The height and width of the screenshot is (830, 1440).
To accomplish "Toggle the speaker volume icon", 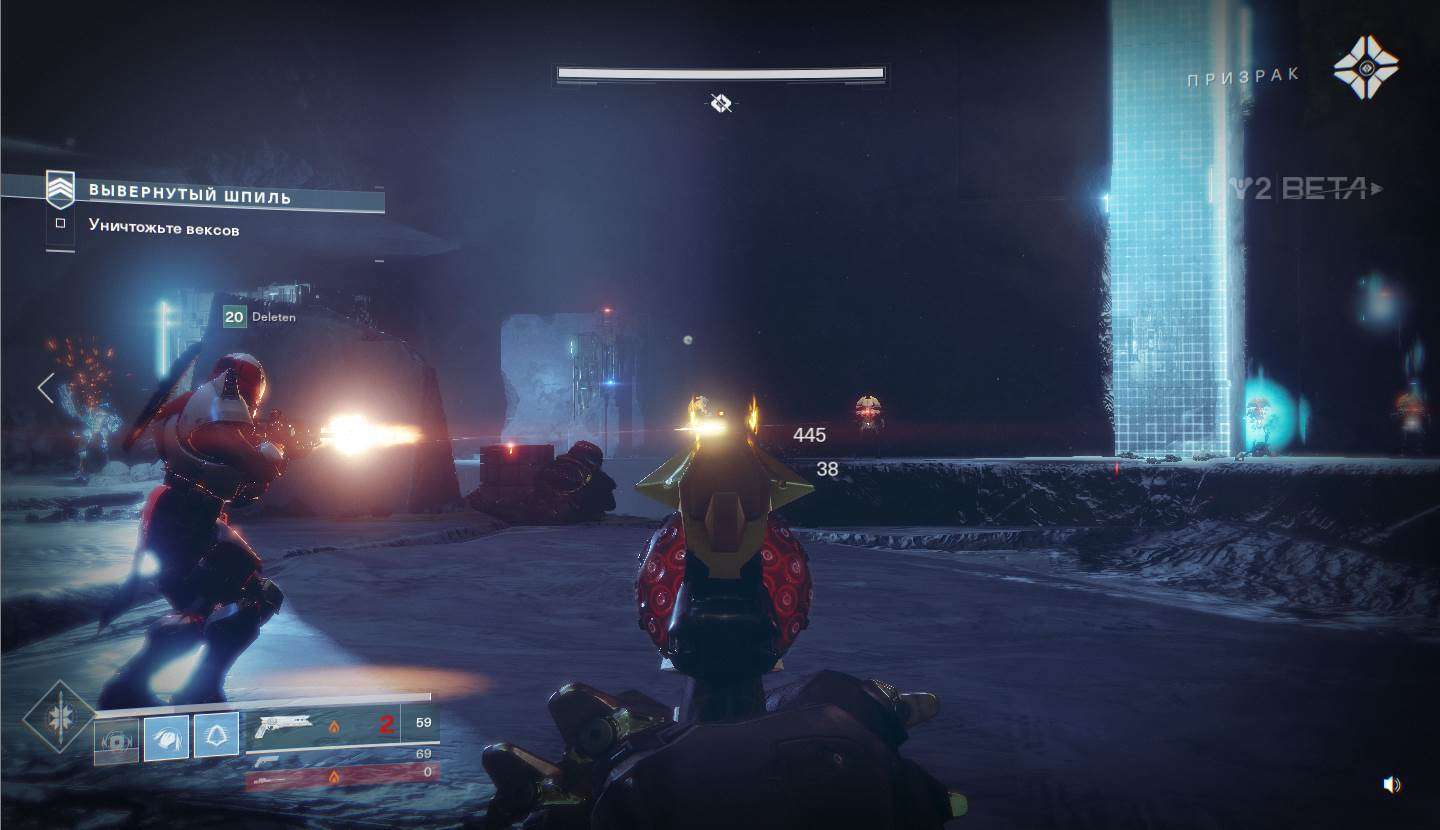I will [x=1391, y=785].
